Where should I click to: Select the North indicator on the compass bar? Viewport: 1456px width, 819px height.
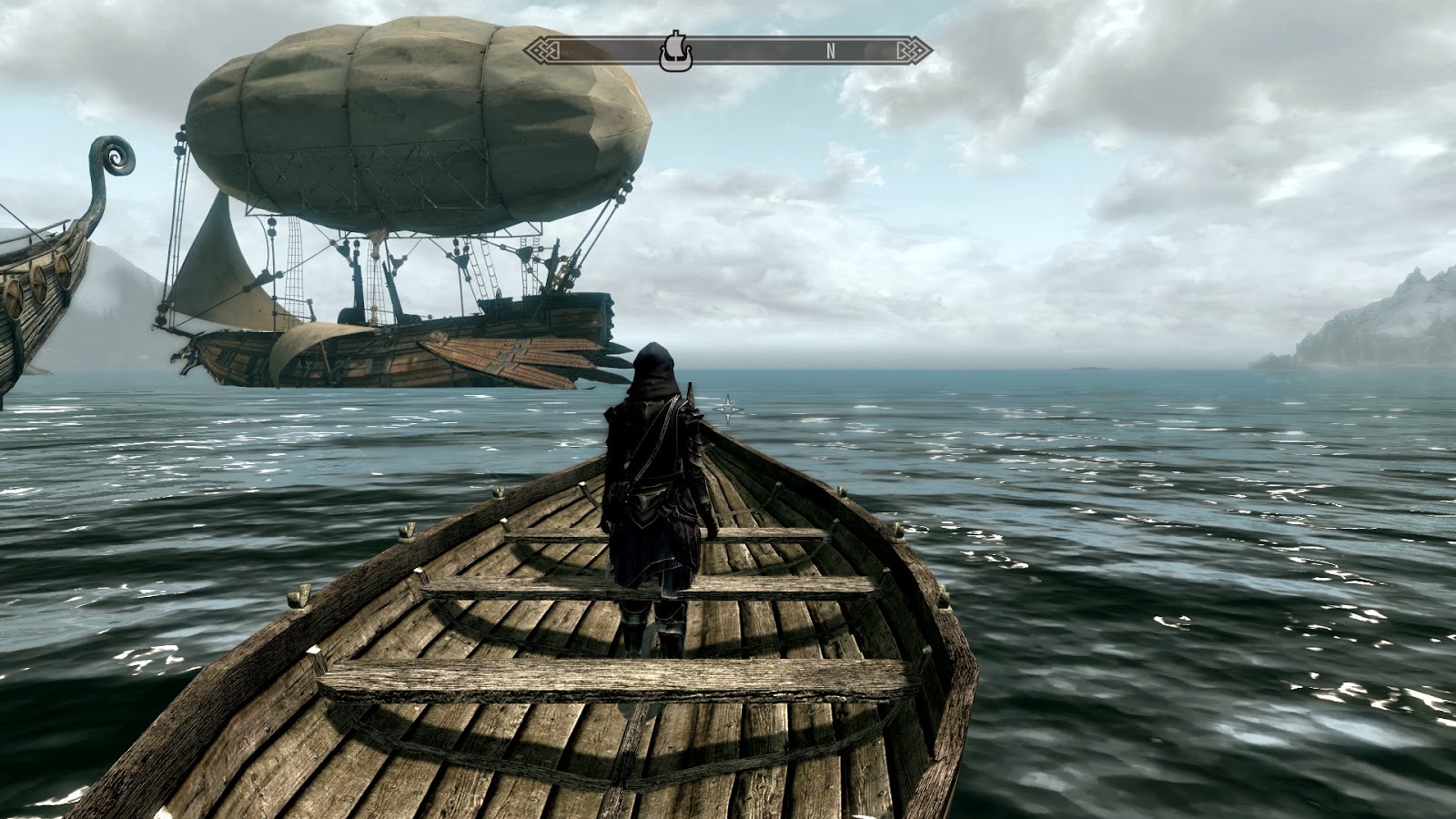(x=829, y=52)
